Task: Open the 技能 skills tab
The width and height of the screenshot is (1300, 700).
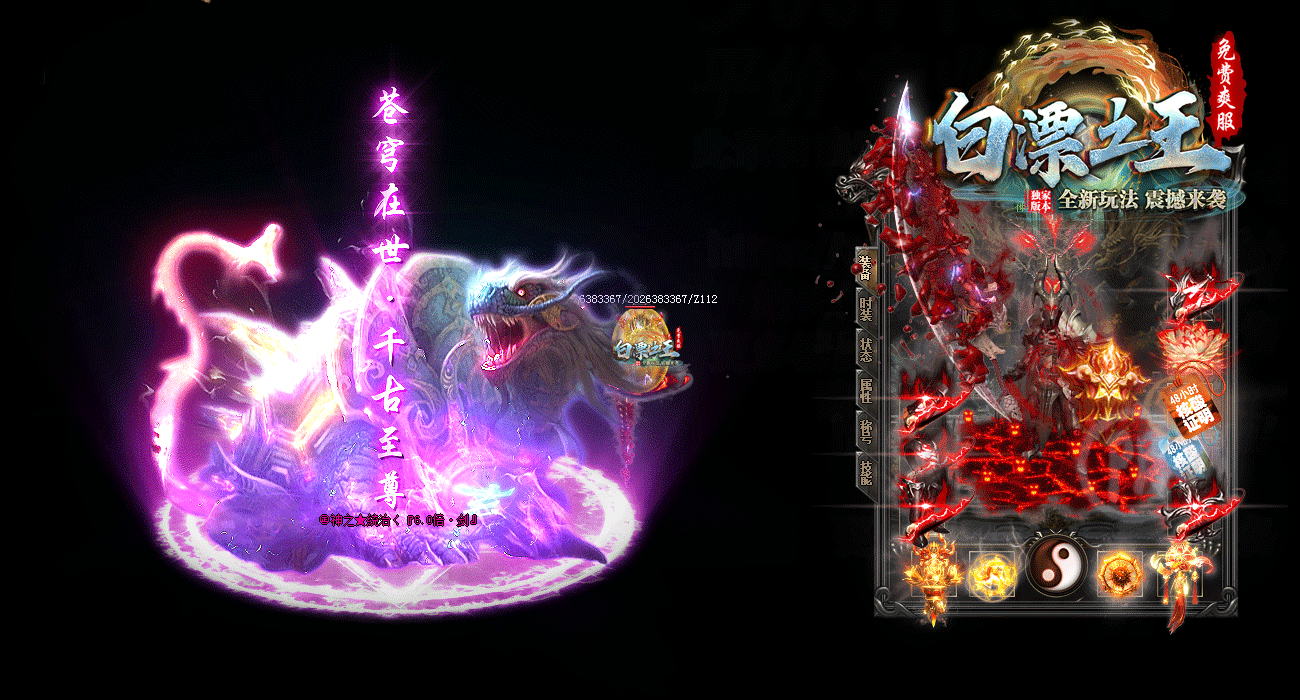Action: pyautogui.click(x=865, y=471)
